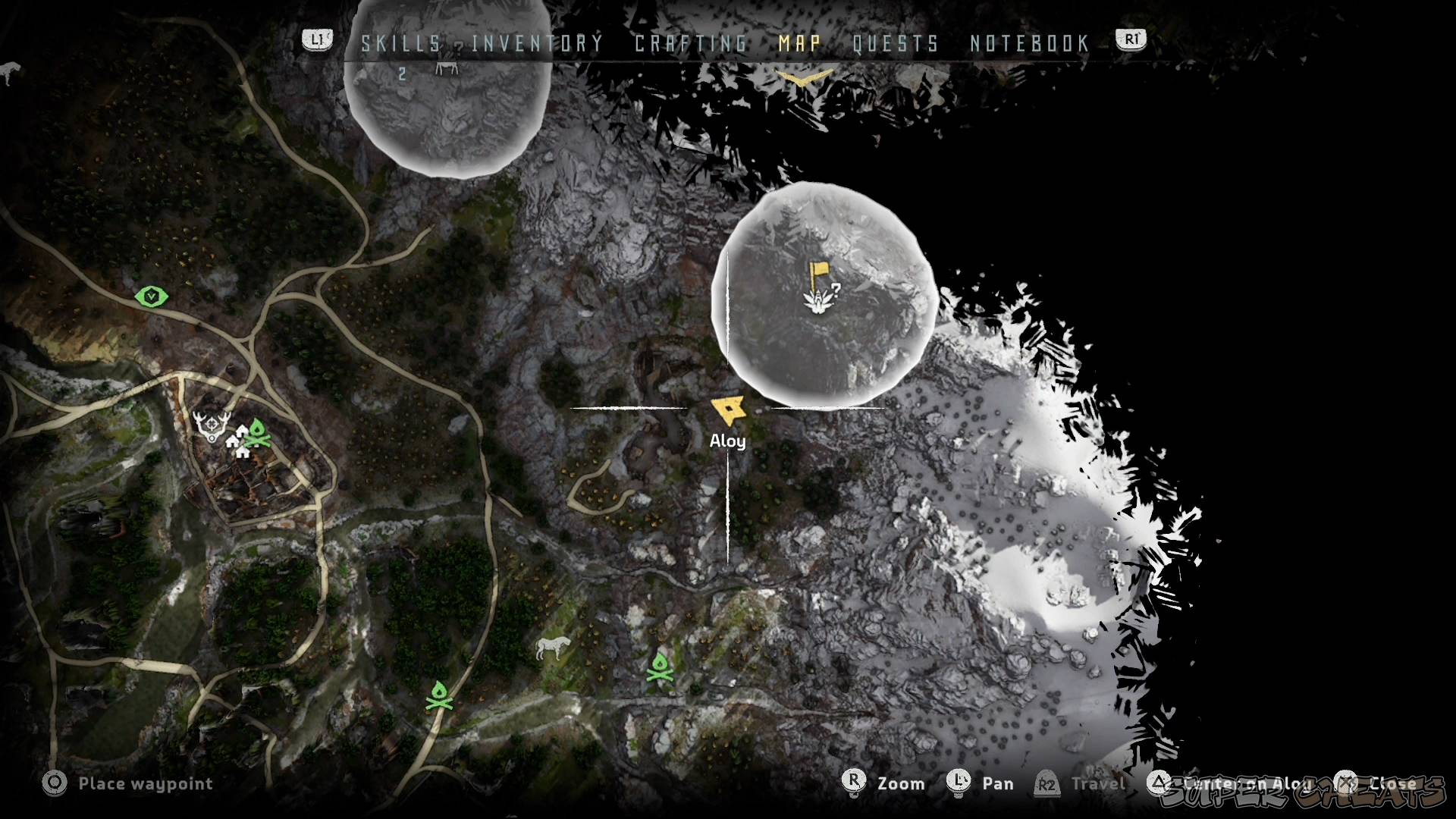The image size is (1456, 819).
Task: Select the green eye map marker
Action: [x=152, y=296]
